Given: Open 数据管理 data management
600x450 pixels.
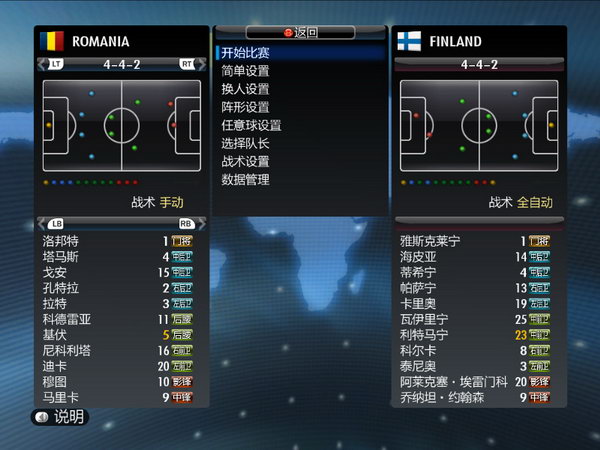Looking at the screenshot, I should (x=245, y=180).
